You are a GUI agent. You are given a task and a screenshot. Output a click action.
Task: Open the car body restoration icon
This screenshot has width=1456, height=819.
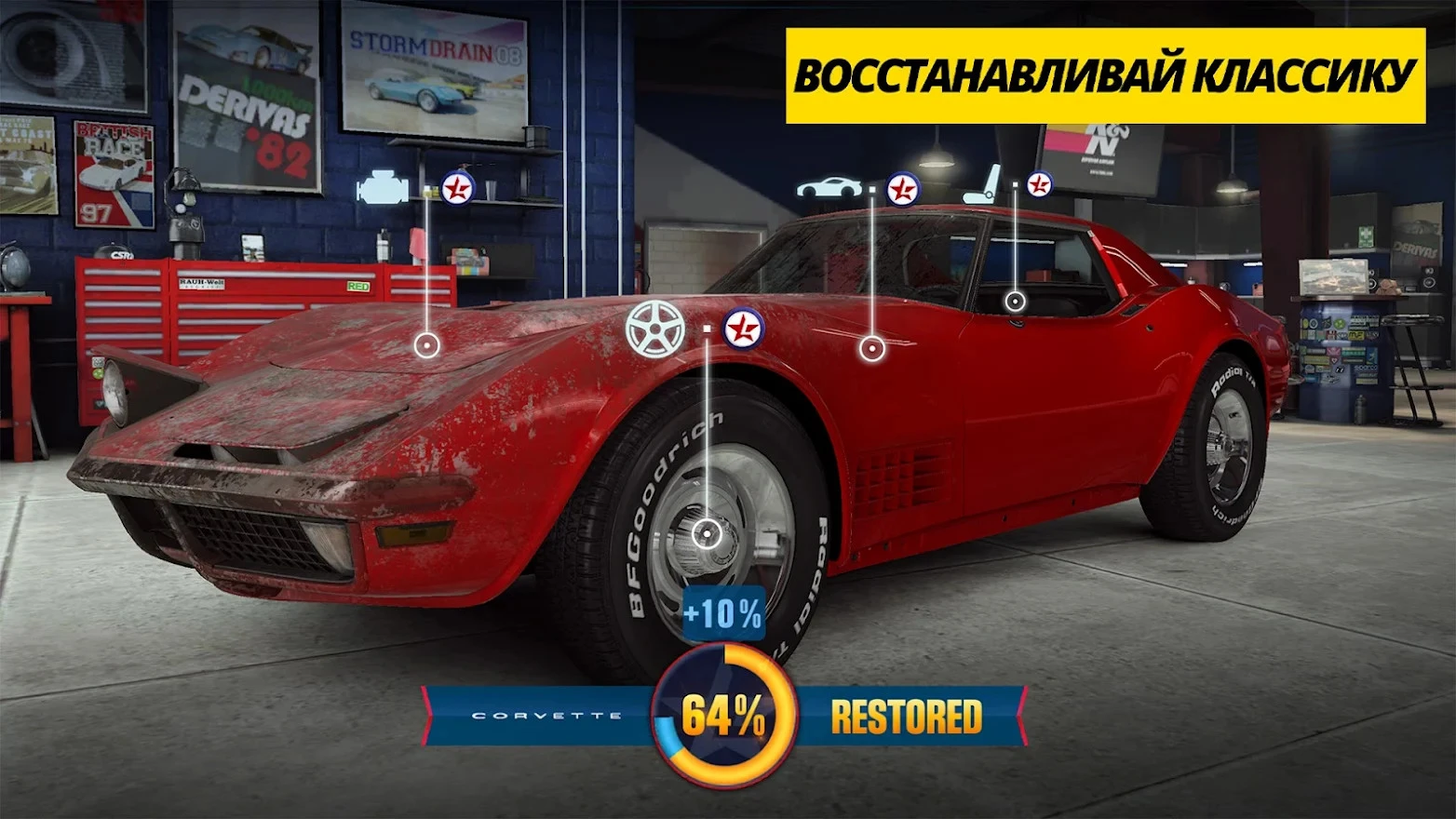pyautogui.click(x=828, y=189)
